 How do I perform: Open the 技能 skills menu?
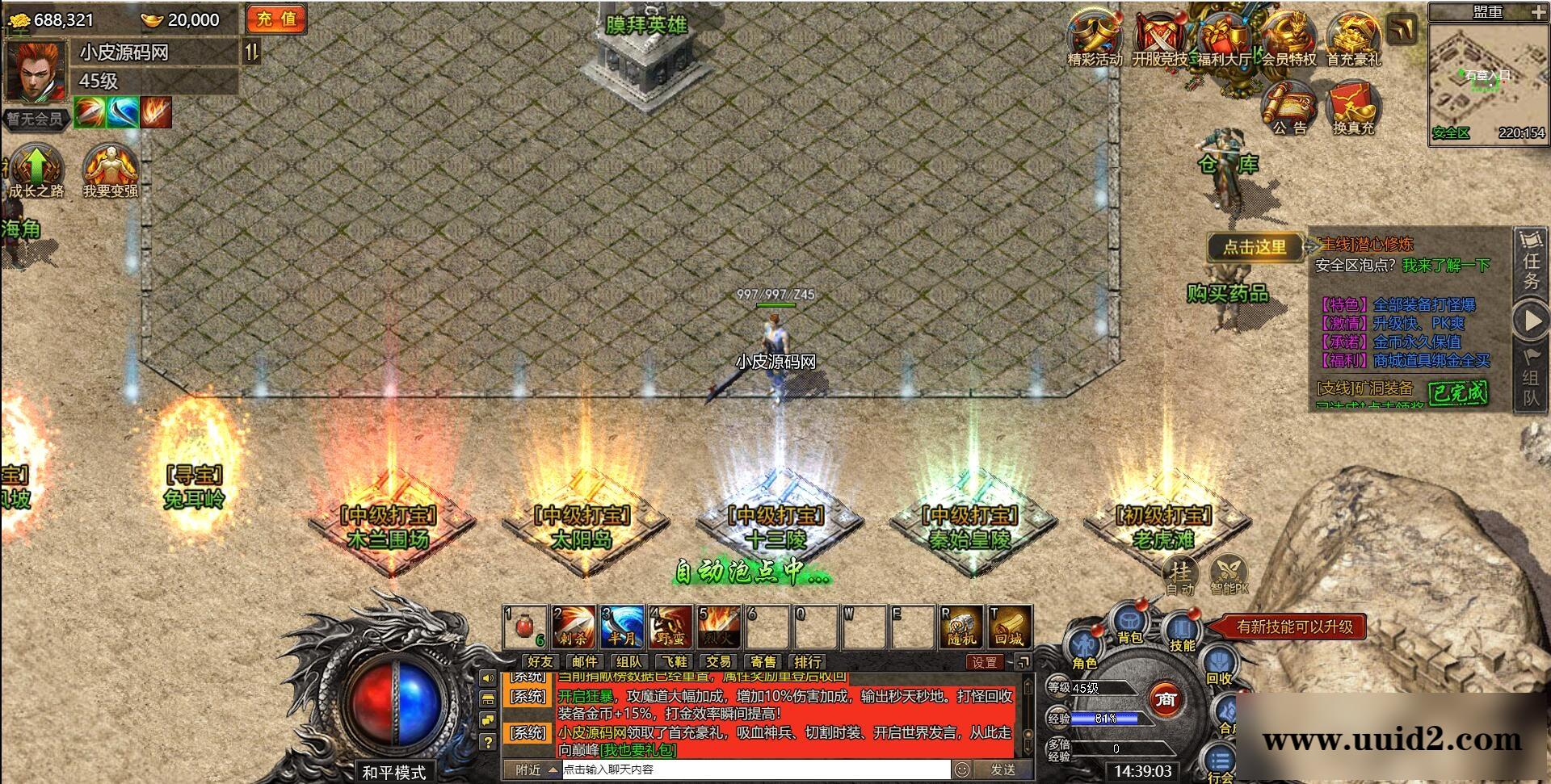[x=1182, y=631]
